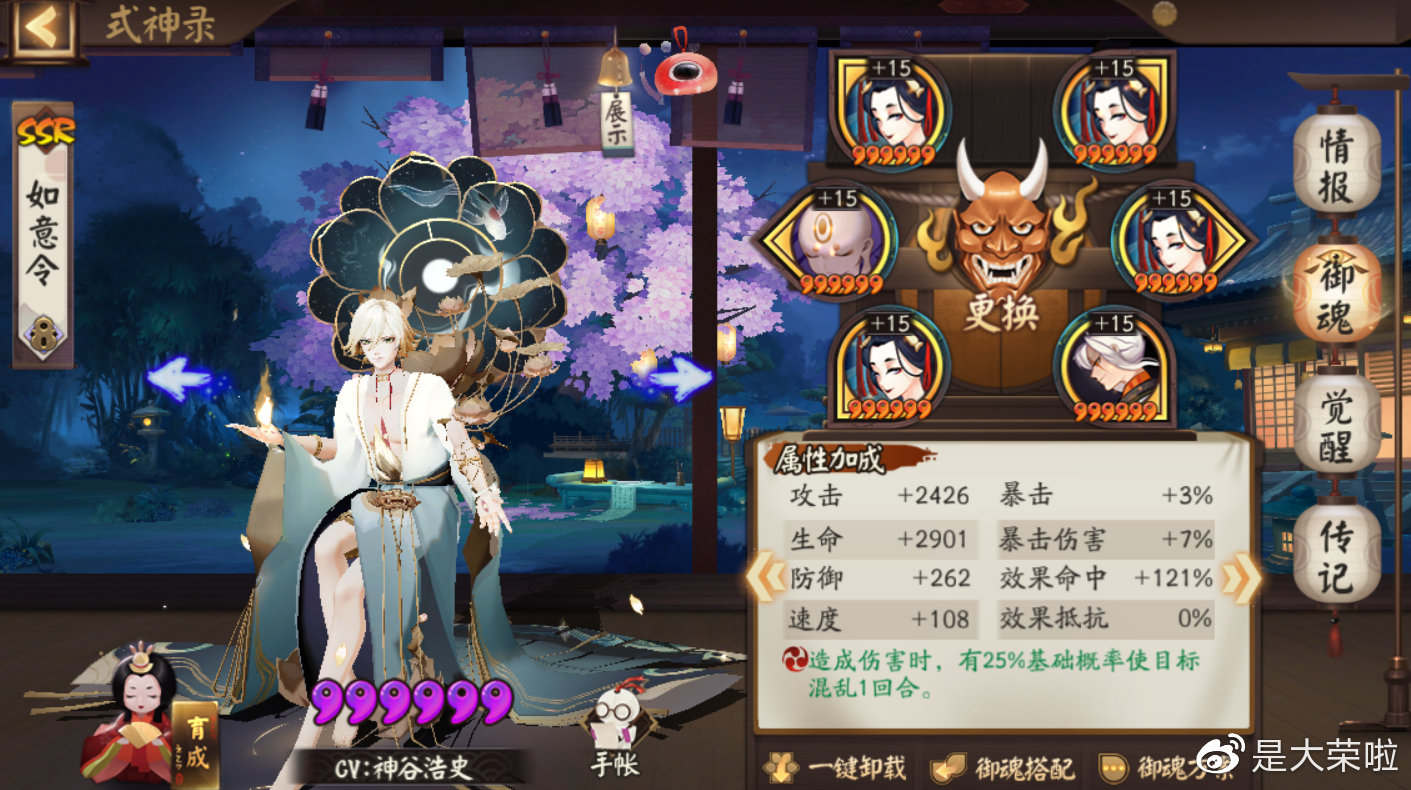This screenshot has width=1411, height=790.
Task: Show previous shikigami with left blue arrow
Action: point(178,380)
